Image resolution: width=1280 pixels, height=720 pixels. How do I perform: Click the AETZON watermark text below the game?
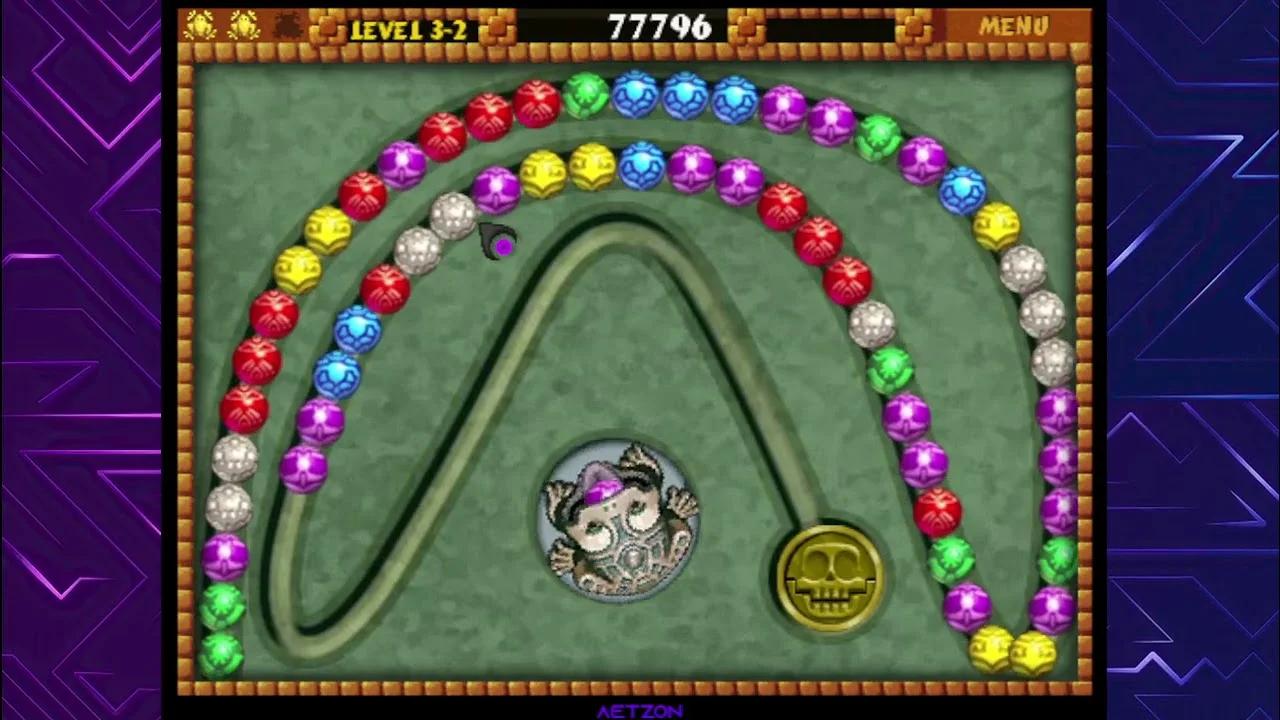pyautogui.click(x=639, y=712)
